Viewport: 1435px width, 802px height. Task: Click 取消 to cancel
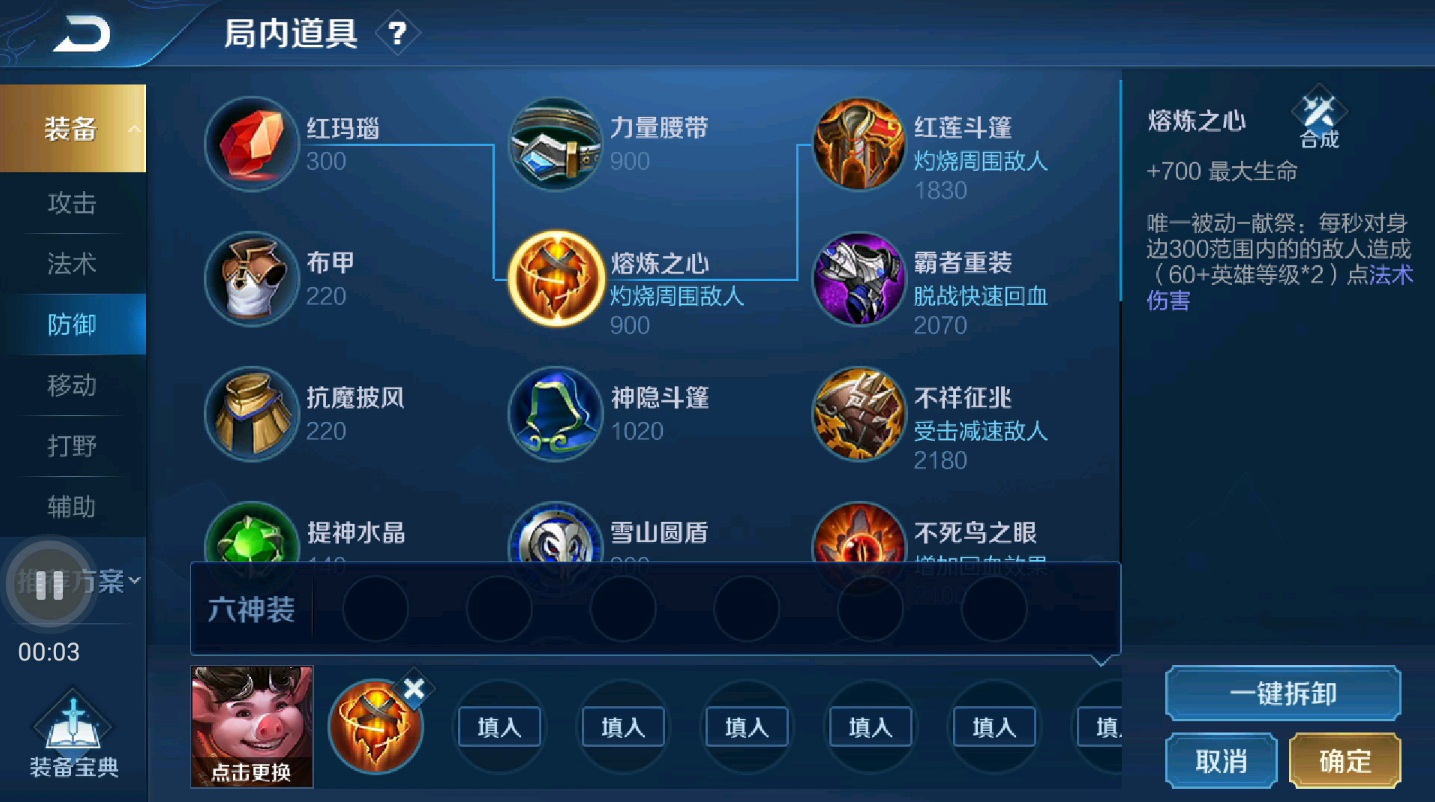point(1221,760)
